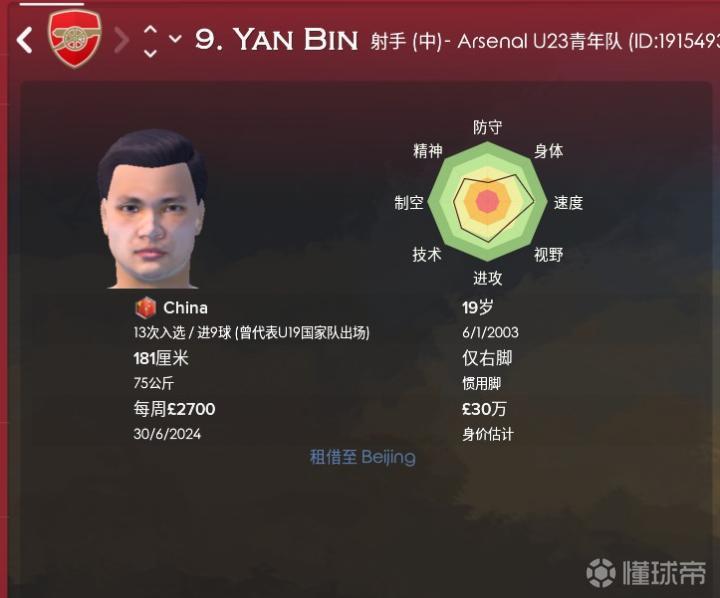Image resolution: width=720 pixels, height=598 pixels.
Task: Select Yan Bin's face portrait
Action: click(152, 209)
